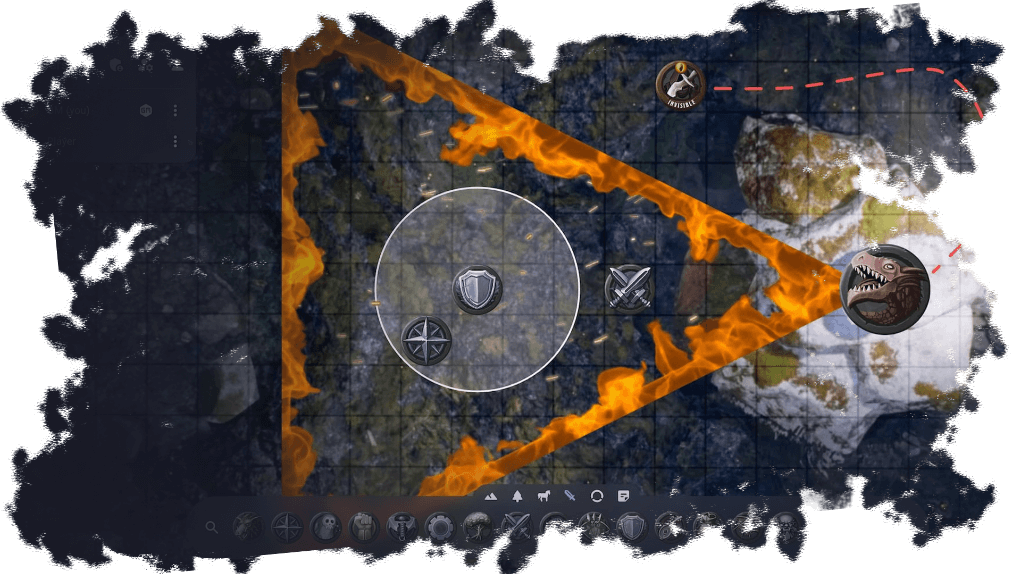Viewport: 1021px width, 574px height.
Task: Show the pine tree prop category
Action: click(517, 496)
